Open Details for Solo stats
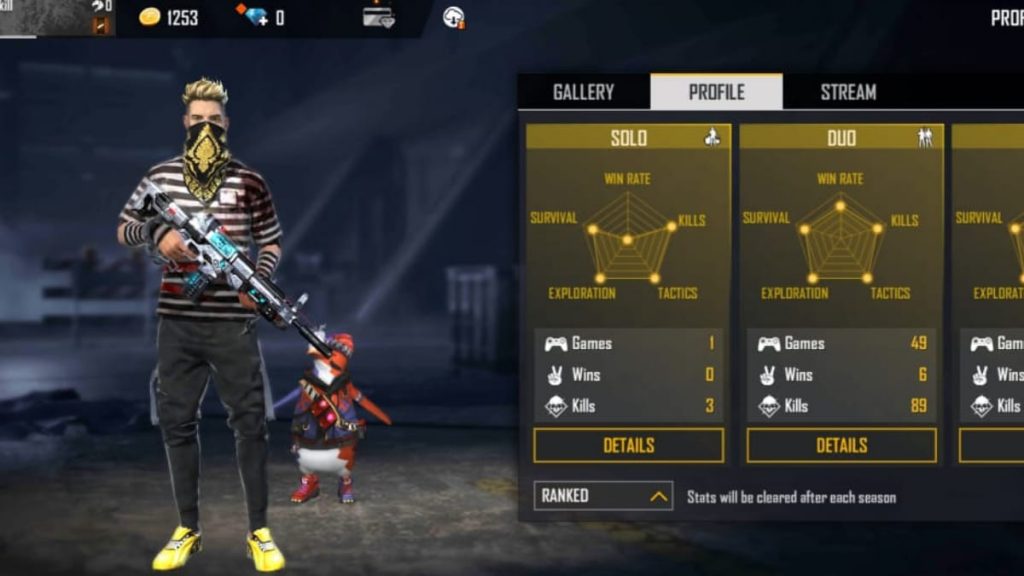The height and width of the screenshot is (576, 1024). (x=628, y=445)
